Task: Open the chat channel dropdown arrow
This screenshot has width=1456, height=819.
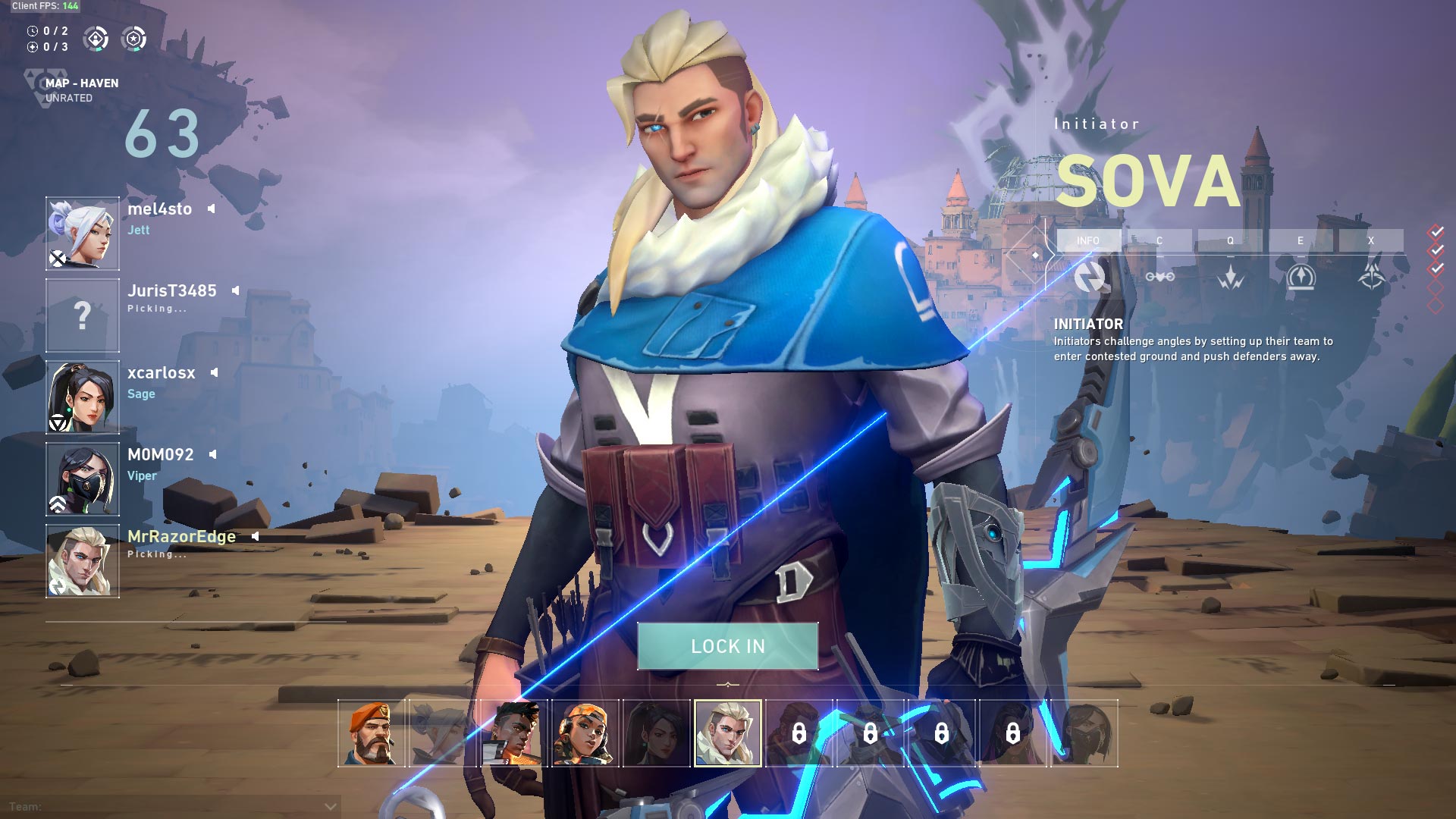Action: tap(330, 806)
